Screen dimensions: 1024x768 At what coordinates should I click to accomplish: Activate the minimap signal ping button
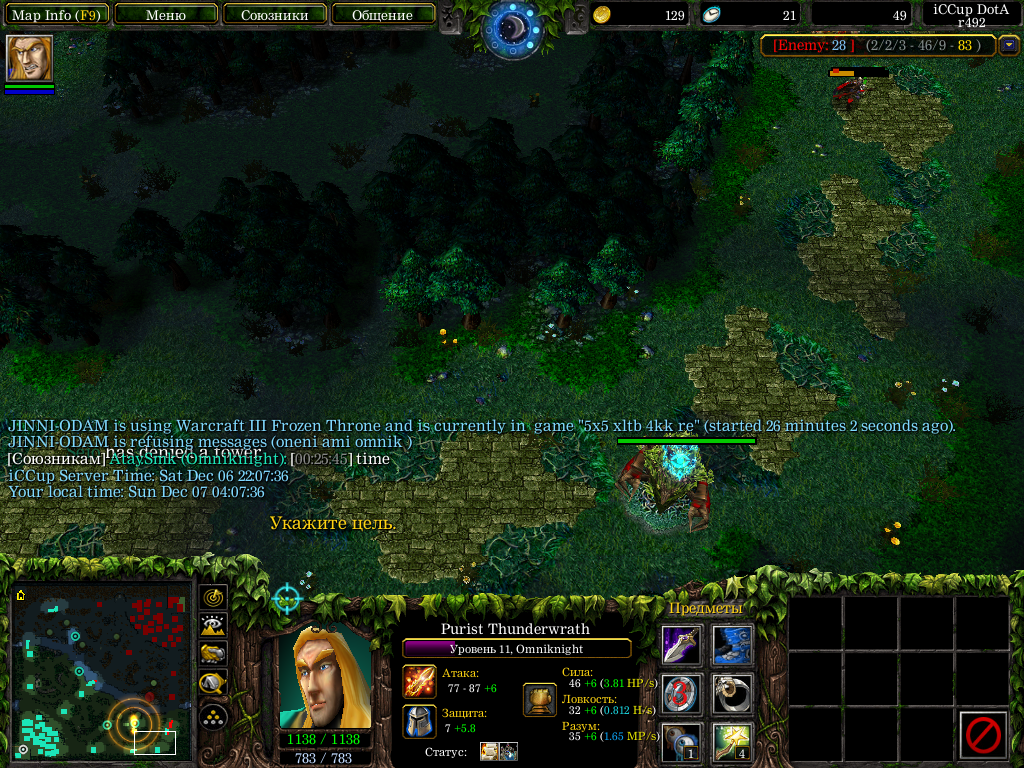tap(213, 598)
